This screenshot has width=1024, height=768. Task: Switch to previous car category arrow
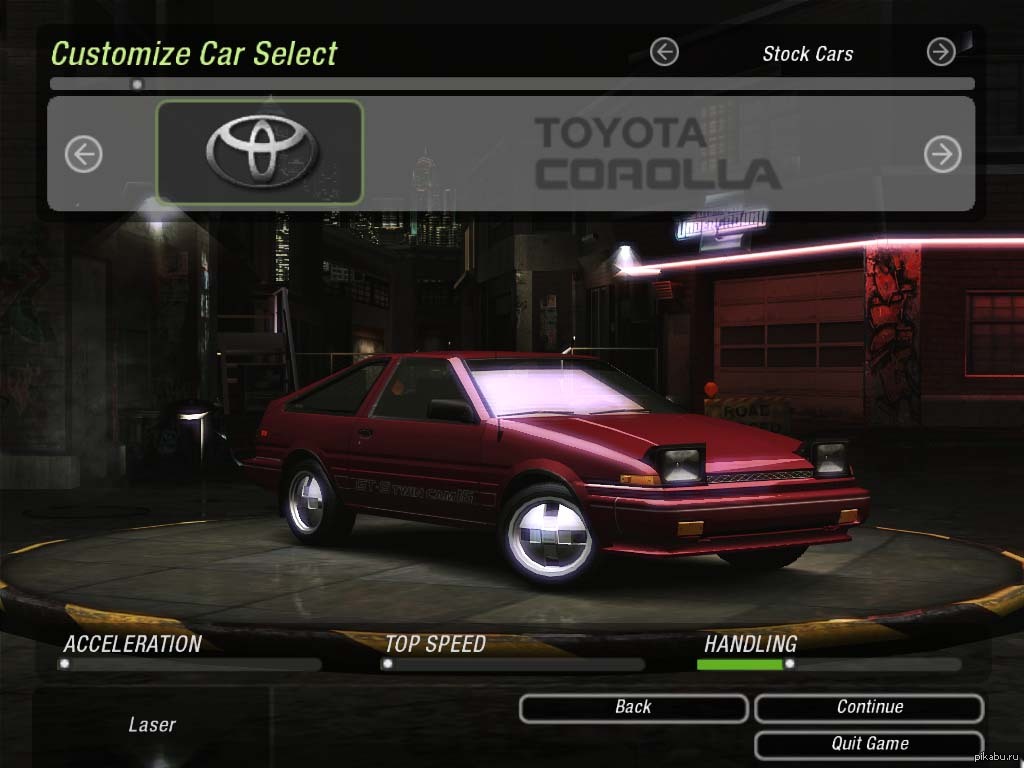point(664,52)
